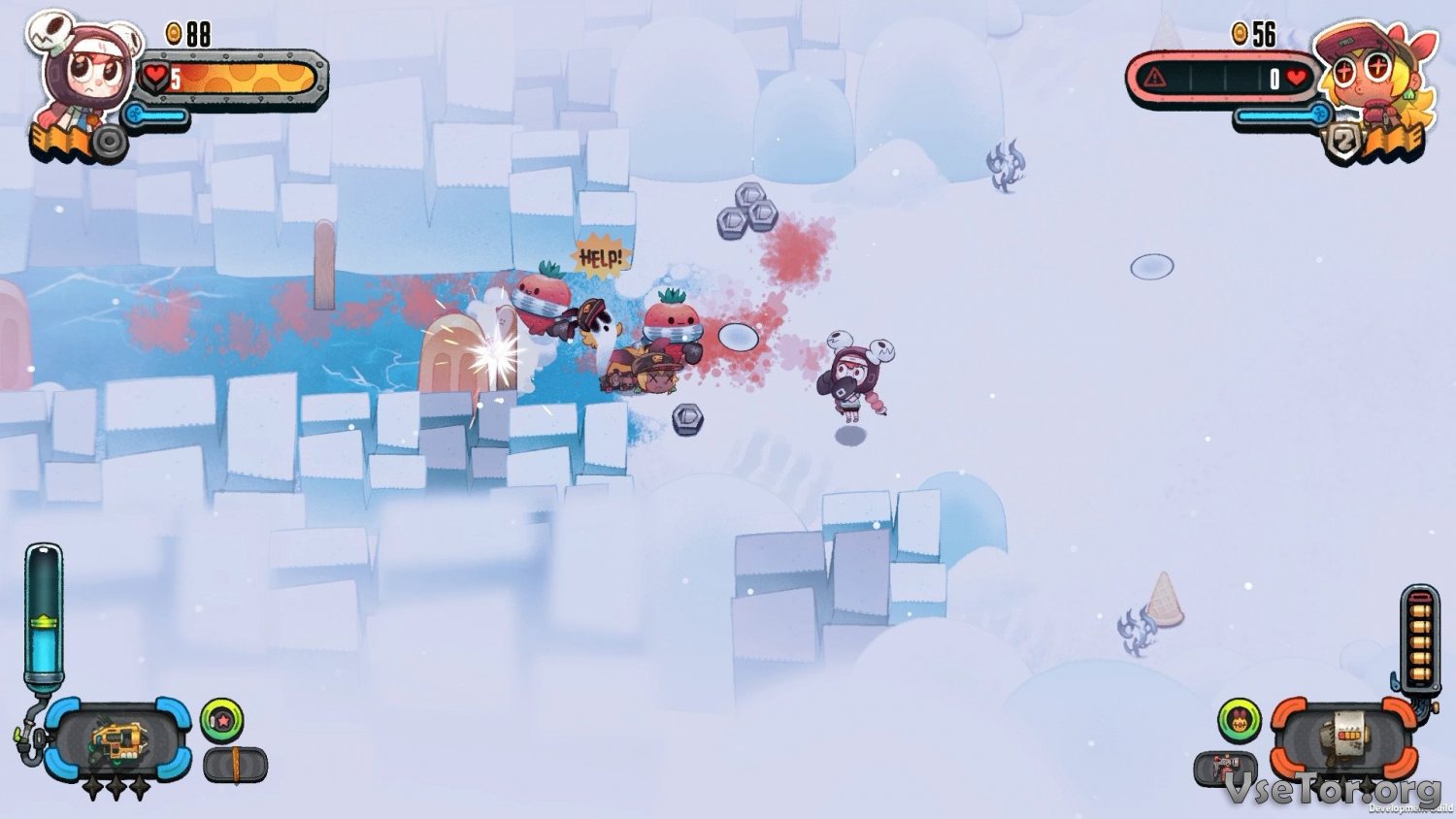
Task: Click the shield badge under the right portrait
Action: [1344, 144]
